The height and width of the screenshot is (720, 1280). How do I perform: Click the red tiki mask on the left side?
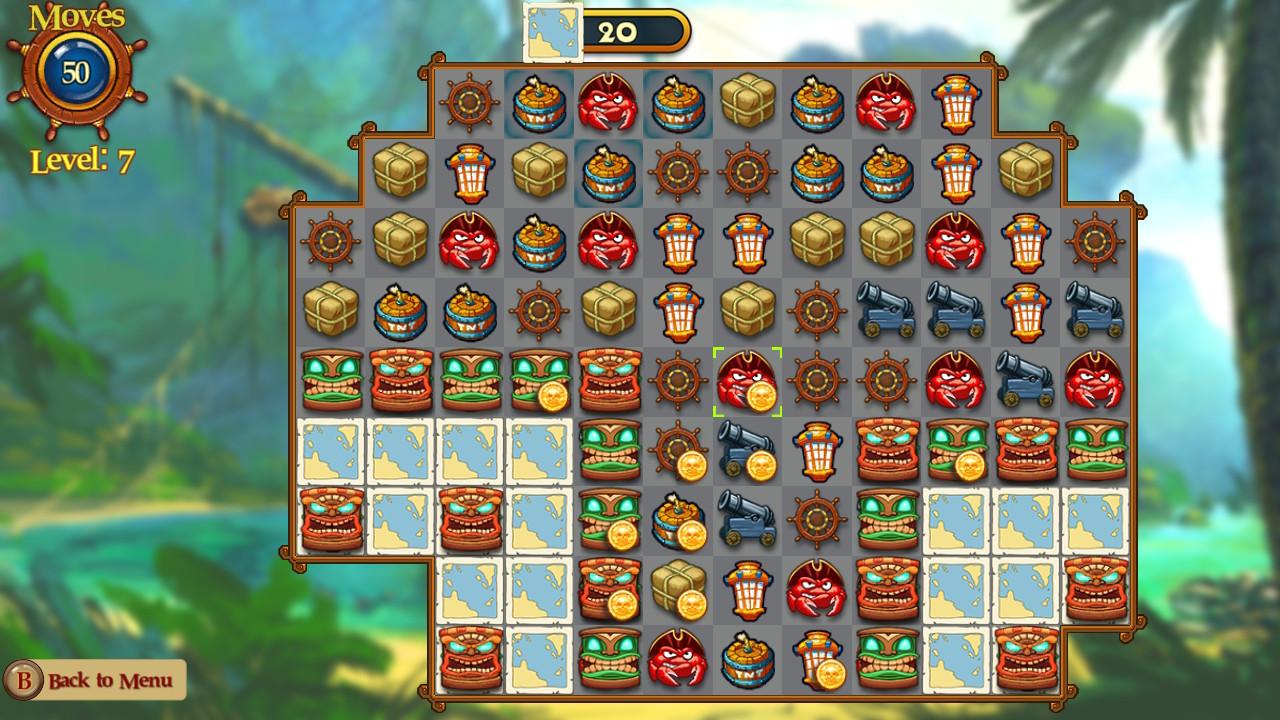click(330, 520)
